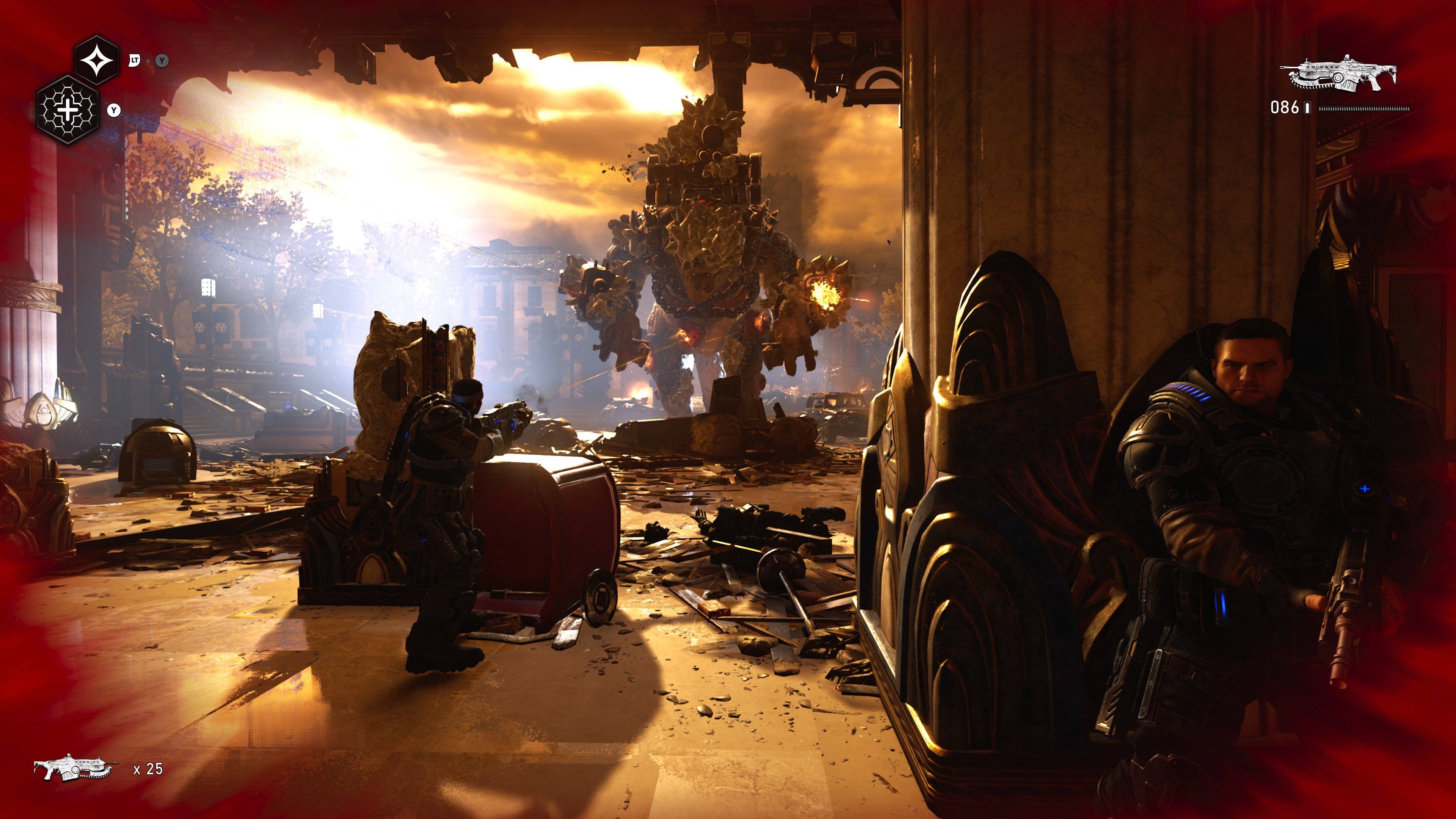The image size is (1456, 819).
Task: Click the x 25 reserve magazine label
Action: (147, 769)
